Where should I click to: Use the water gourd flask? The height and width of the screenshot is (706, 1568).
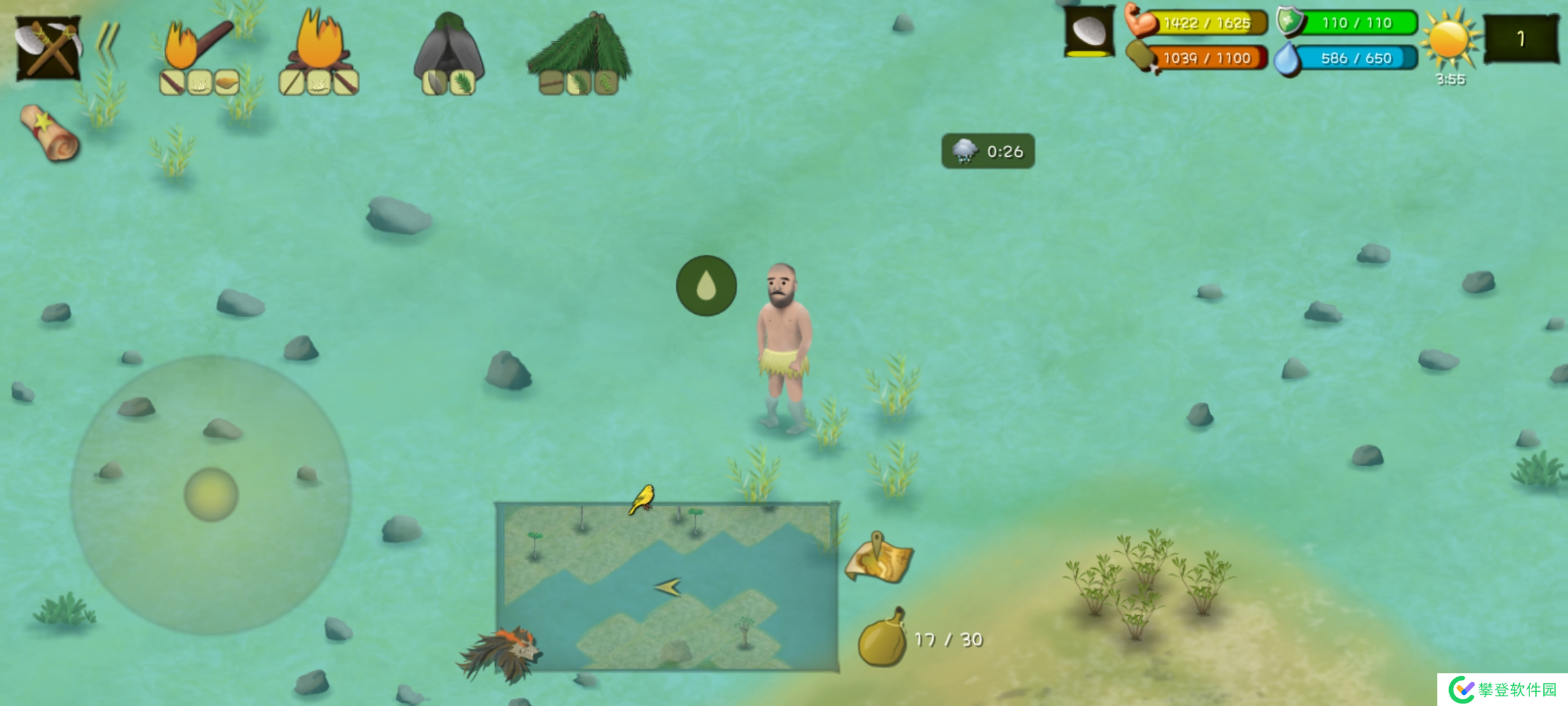pyautogui.click(x=882, y=639)
